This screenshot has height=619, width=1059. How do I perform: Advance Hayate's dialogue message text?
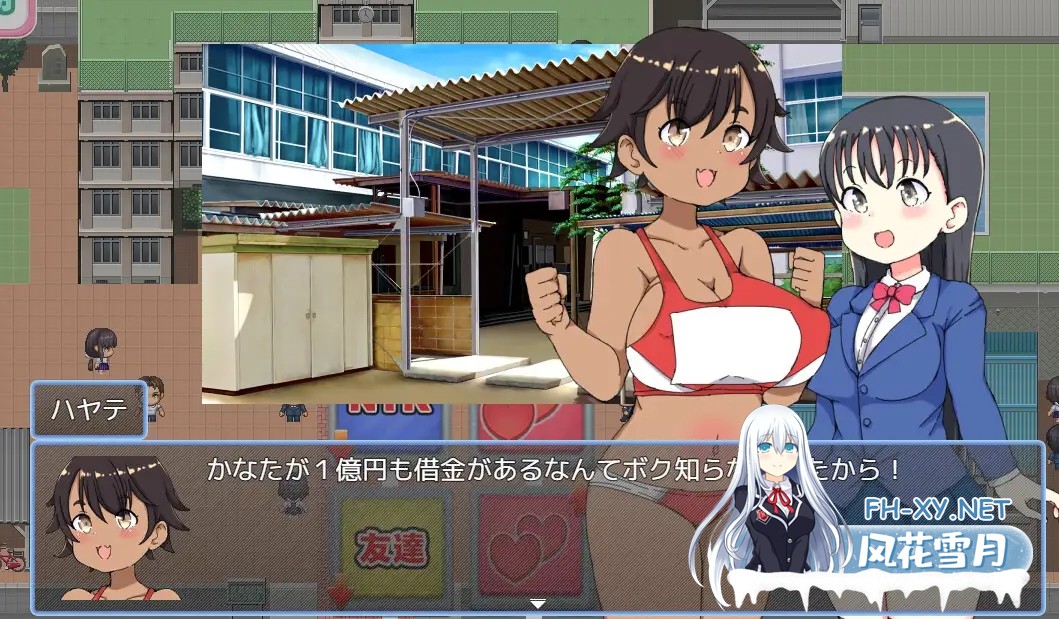450,468
